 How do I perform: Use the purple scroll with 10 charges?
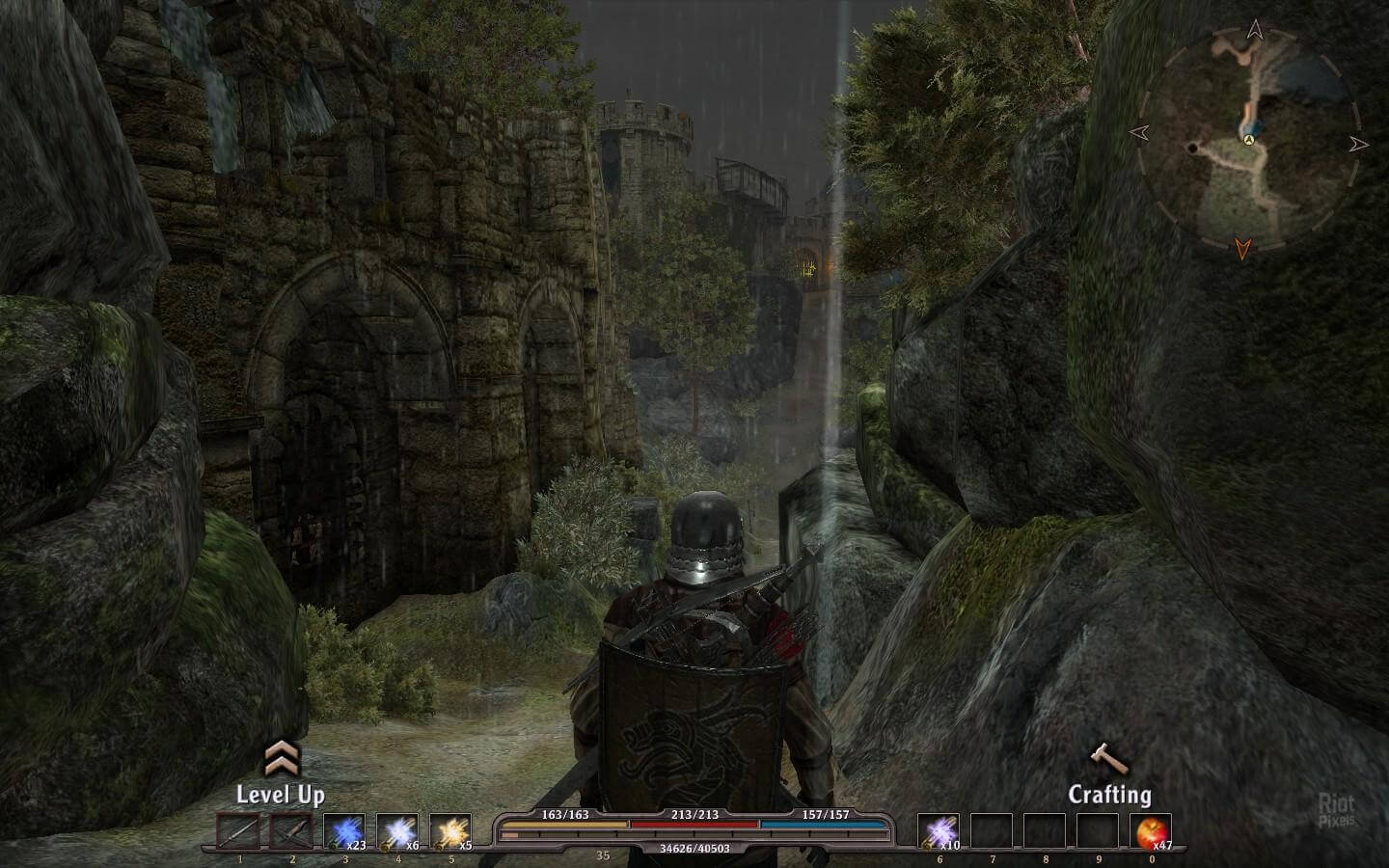938,831
